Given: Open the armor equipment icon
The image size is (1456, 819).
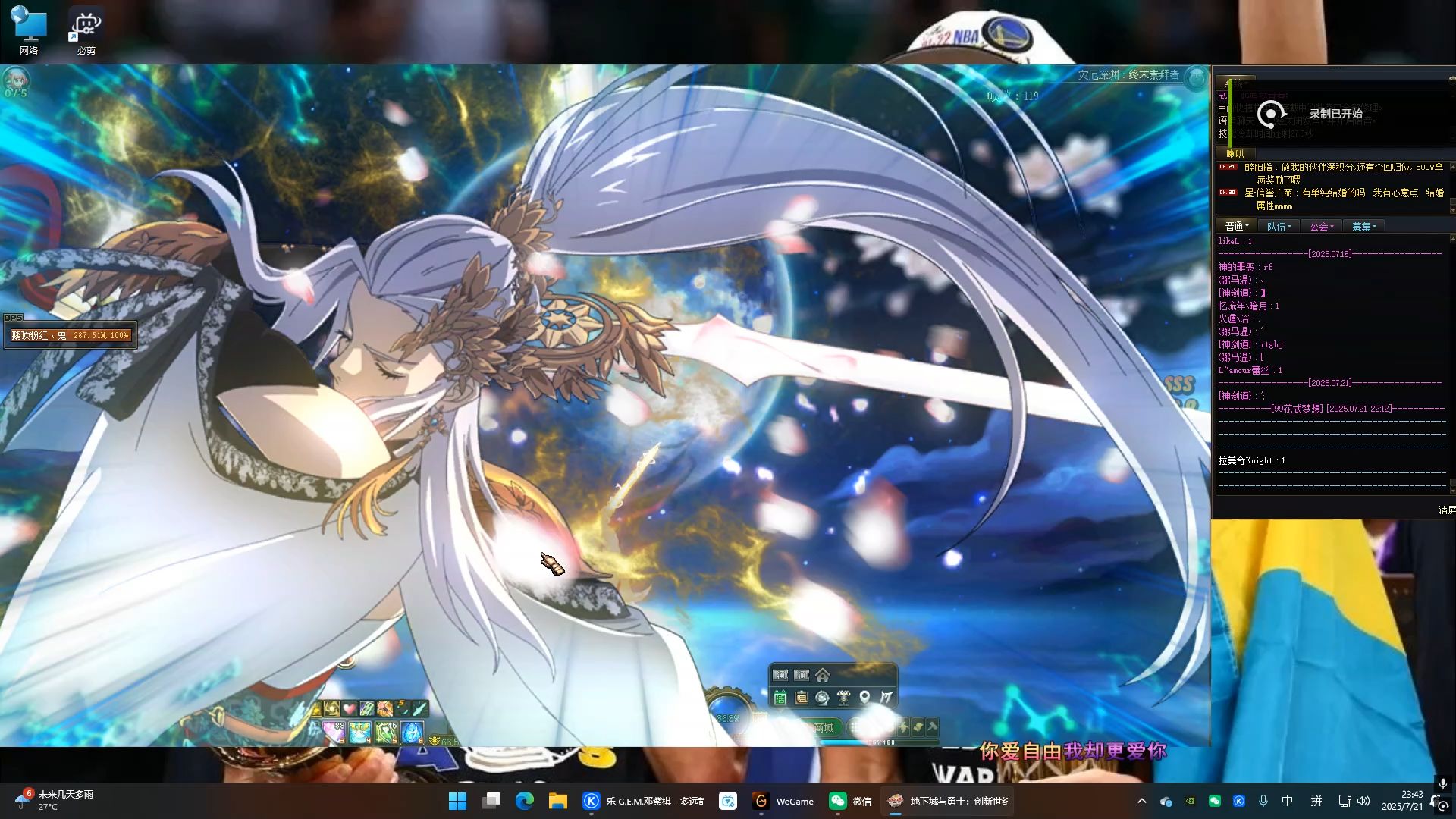Looking at the screenshot, I should click(x=843, y=697).
